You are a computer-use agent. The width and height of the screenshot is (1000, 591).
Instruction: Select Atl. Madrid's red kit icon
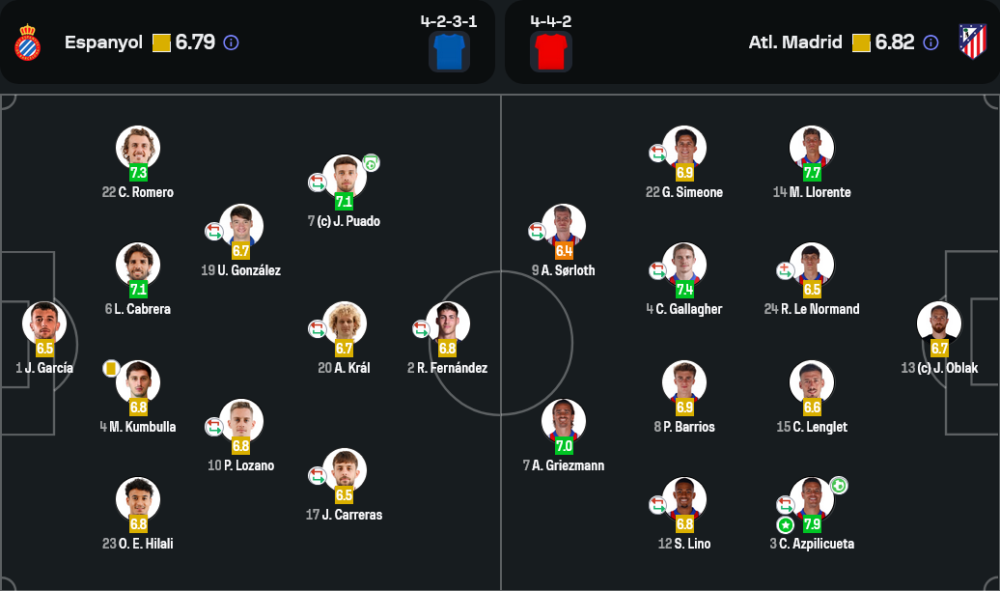[x=551, y=51]
